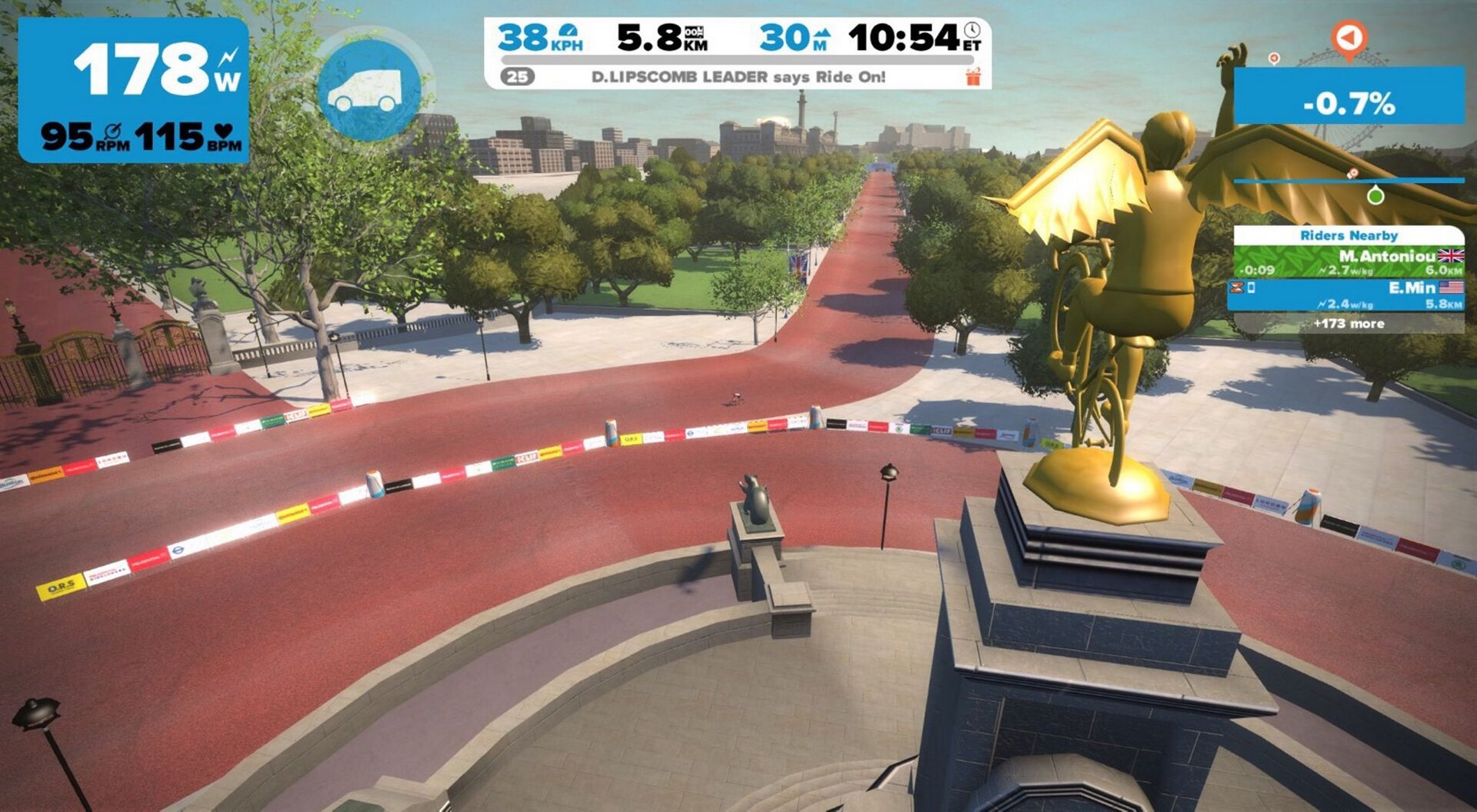Image resolution: width=1477 pixels, height=812 pixels.
Task: Select rider M.Antoniou in Riders Nearby
Action: point(1349,262)
